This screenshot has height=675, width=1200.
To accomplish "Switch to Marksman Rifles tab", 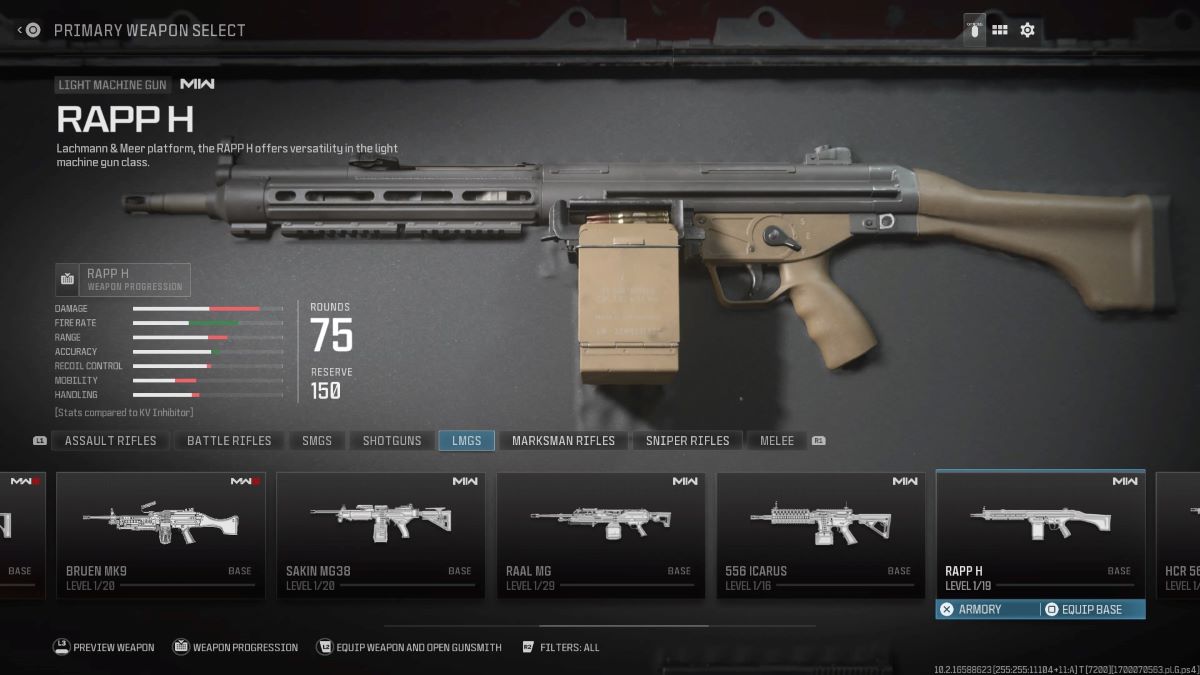I will point(563,441).
